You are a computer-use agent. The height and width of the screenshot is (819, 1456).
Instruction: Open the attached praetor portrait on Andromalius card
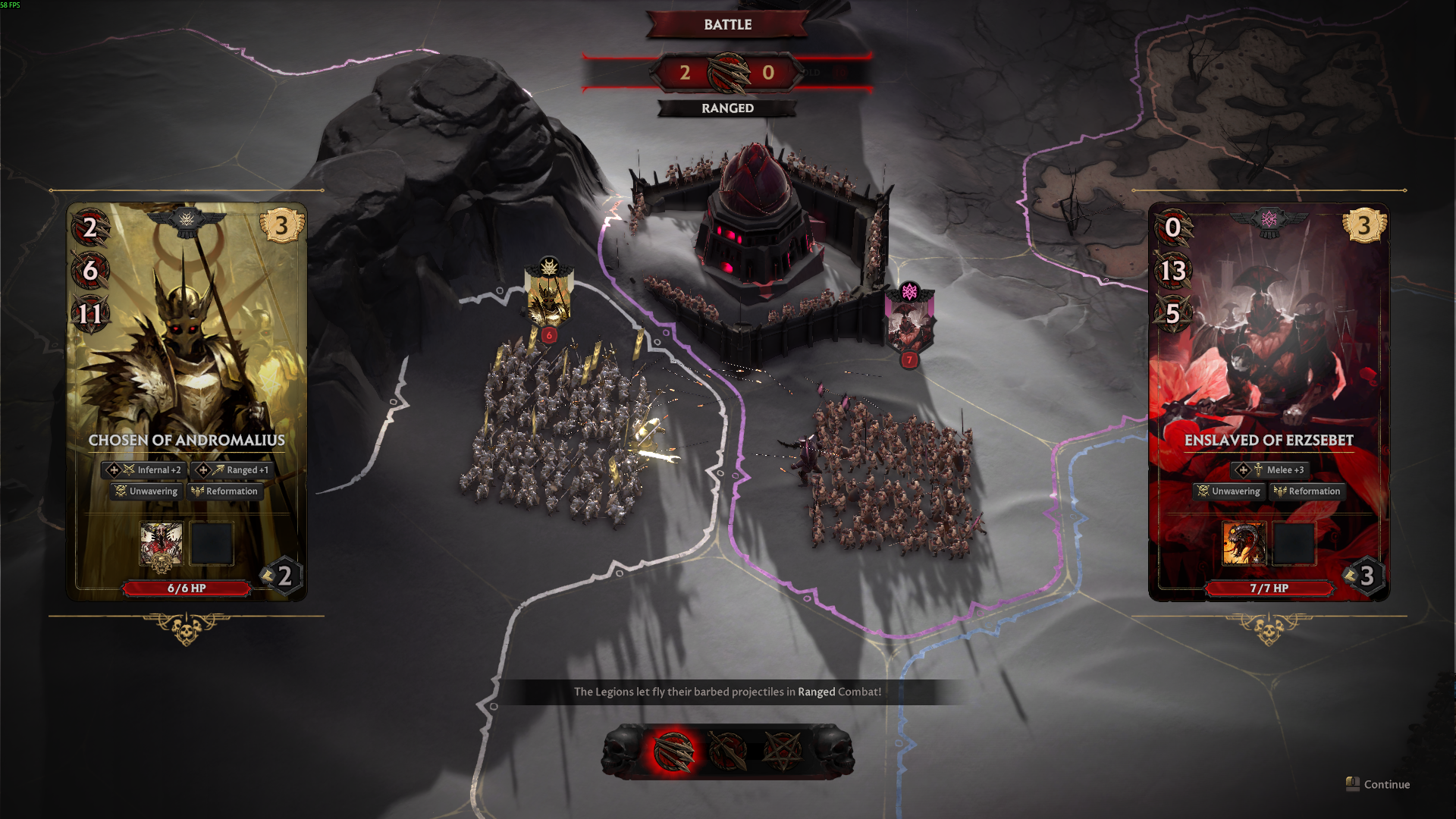(161, 544)
